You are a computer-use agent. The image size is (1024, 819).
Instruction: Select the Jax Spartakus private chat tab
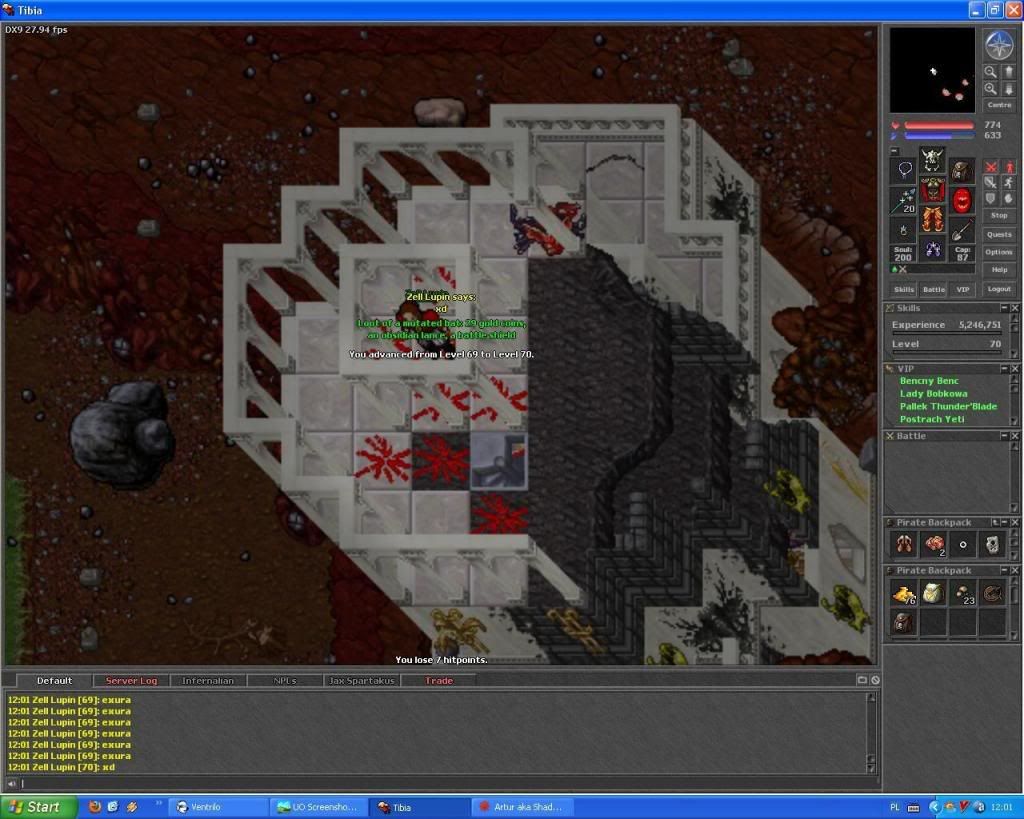tap(362, 681)
